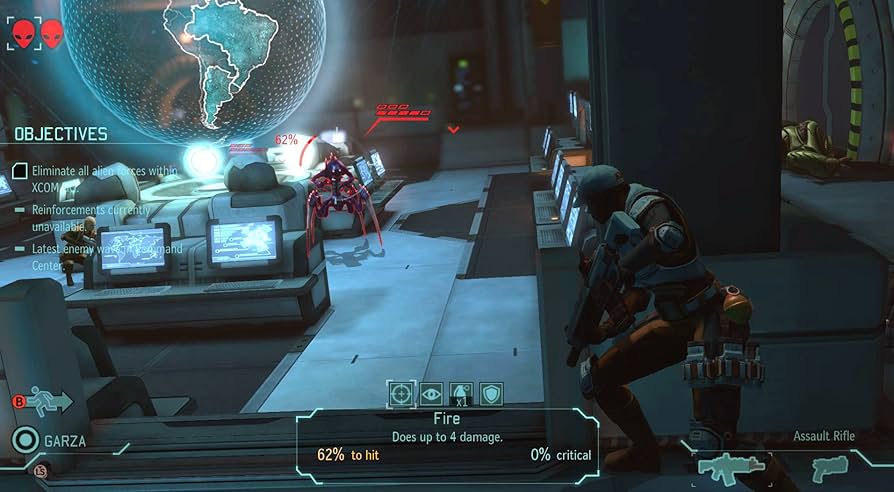Select the assault rifle weapon icon

tap(731, 467)
